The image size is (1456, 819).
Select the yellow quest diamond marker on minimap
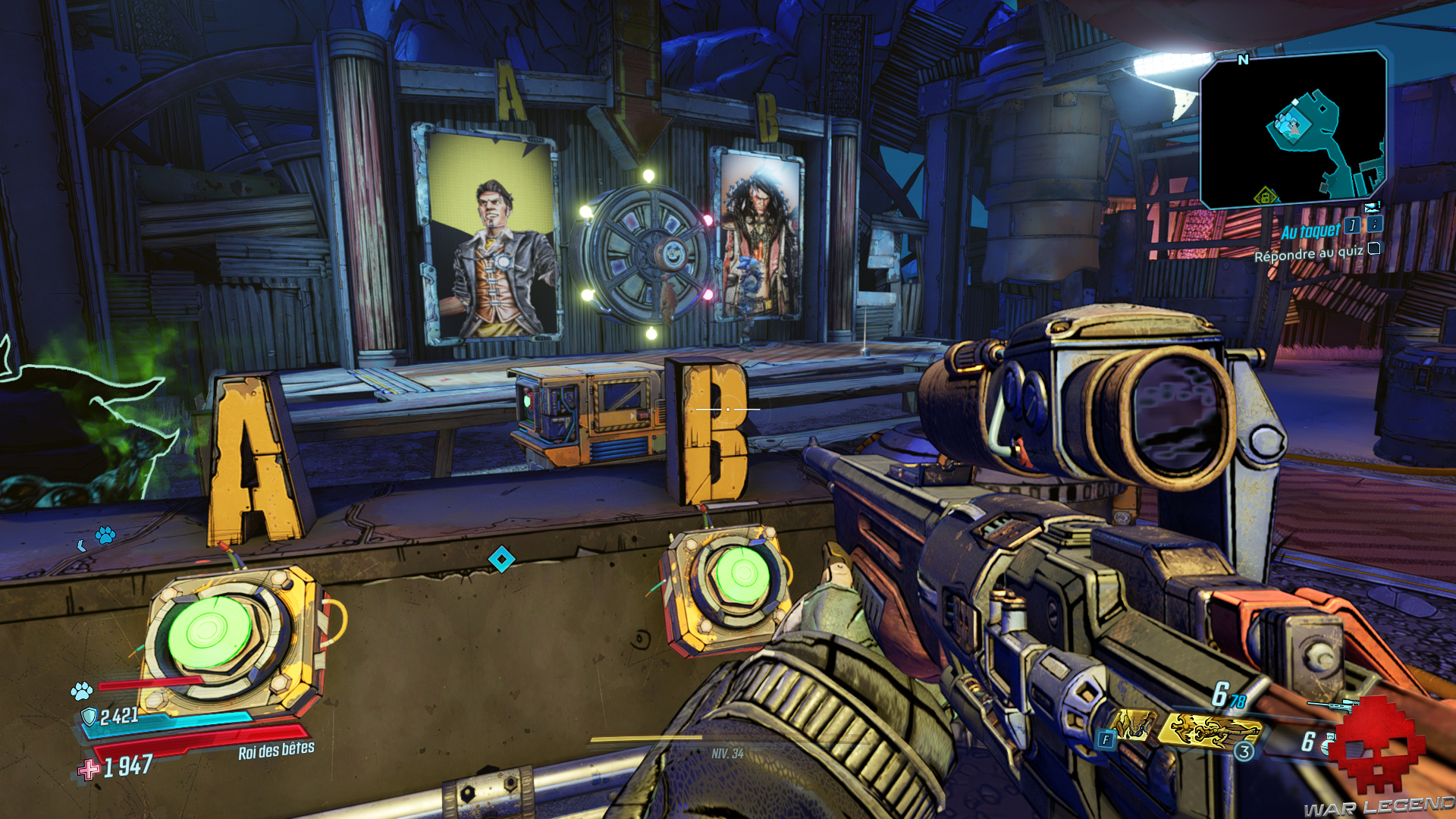tap(1266, 196)
